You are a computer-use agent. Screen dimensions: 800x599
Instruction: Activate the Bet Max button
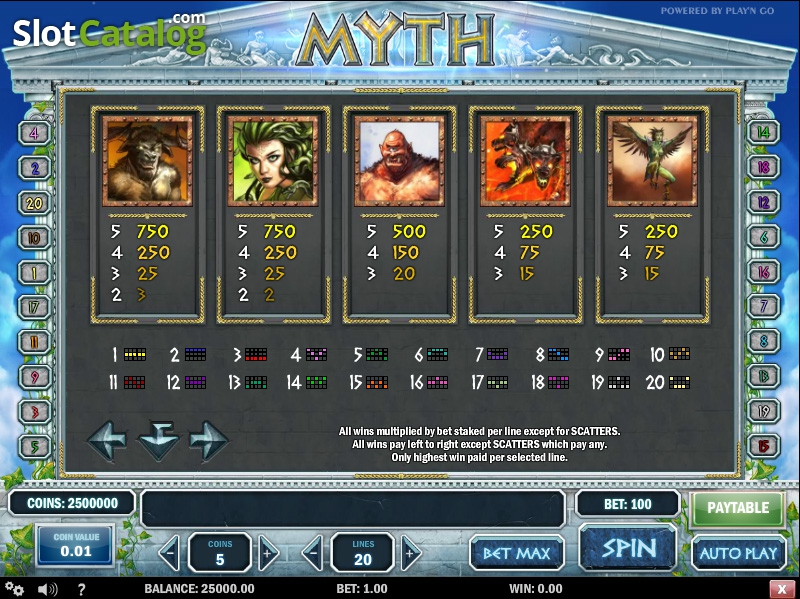[x=517, y=552]
